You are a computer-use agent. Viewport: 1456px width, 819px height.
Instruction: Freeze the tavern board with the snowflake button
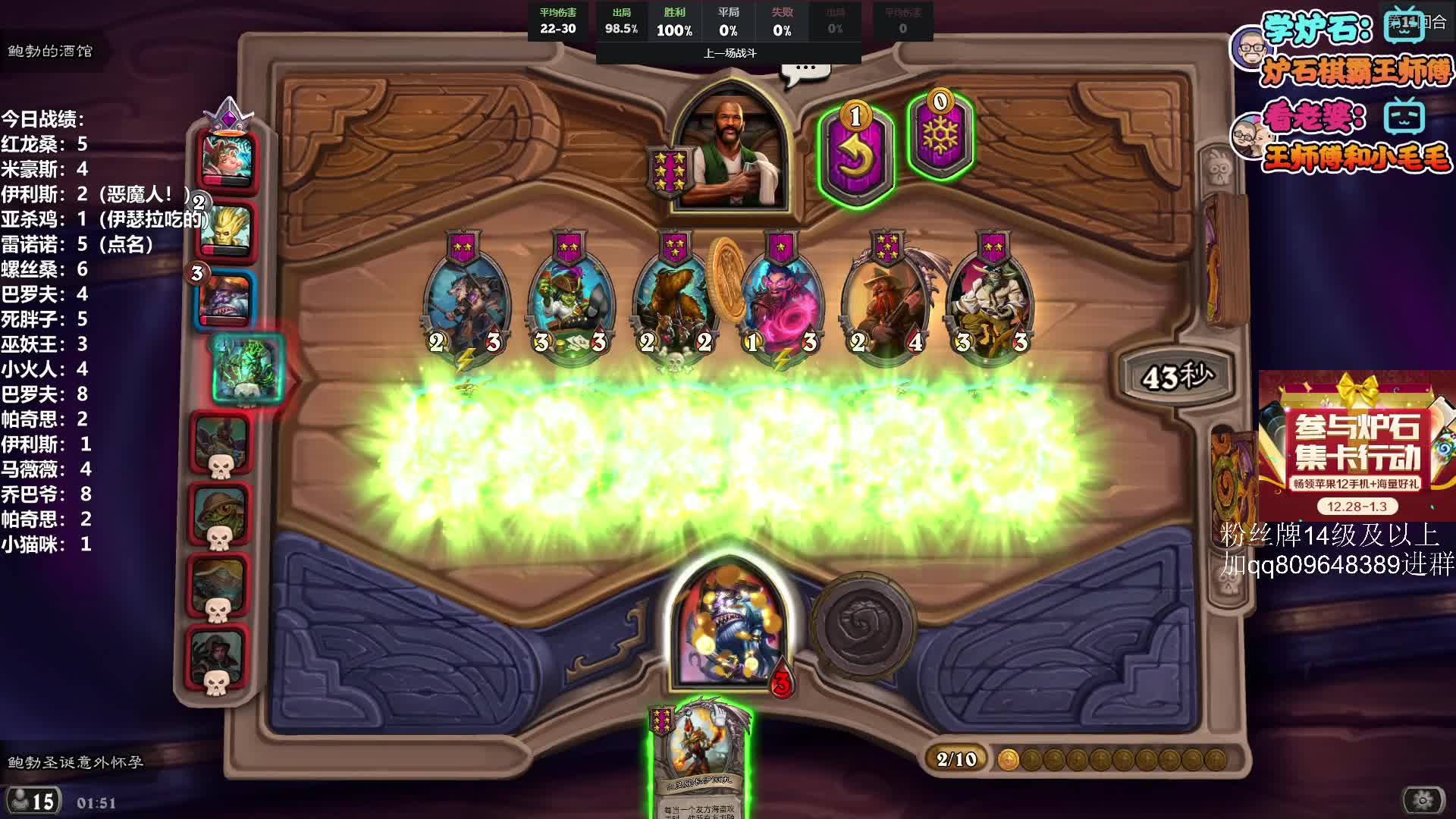point(940,138)
